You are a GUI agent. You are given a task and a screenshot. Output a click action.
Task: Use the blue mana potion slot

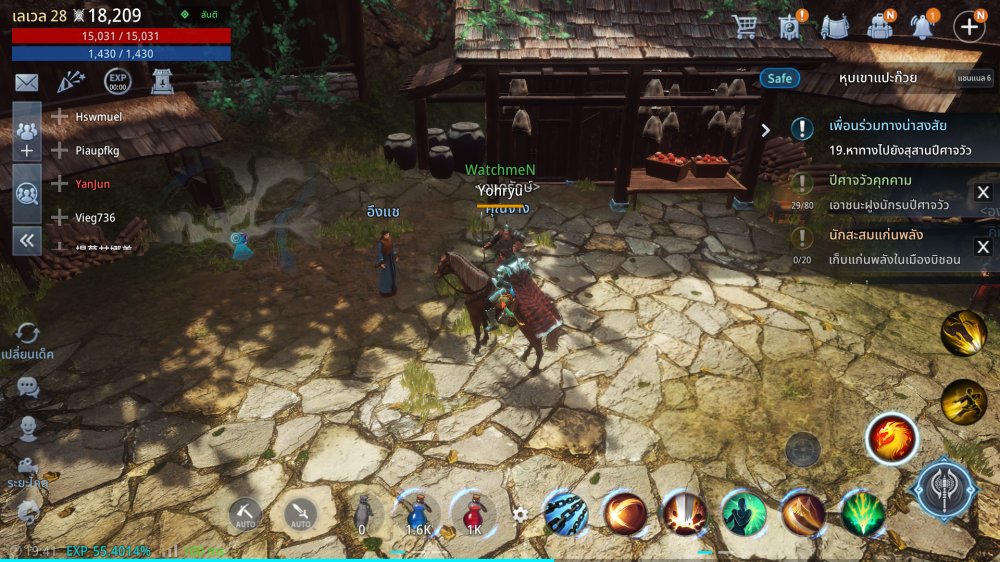tap(417, 513)
